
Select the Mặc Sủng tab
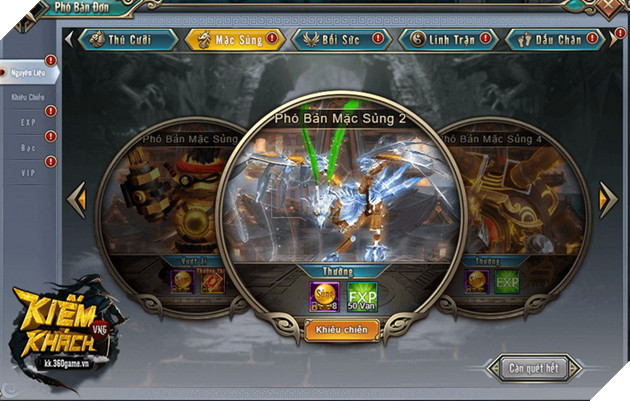(230, 40)
